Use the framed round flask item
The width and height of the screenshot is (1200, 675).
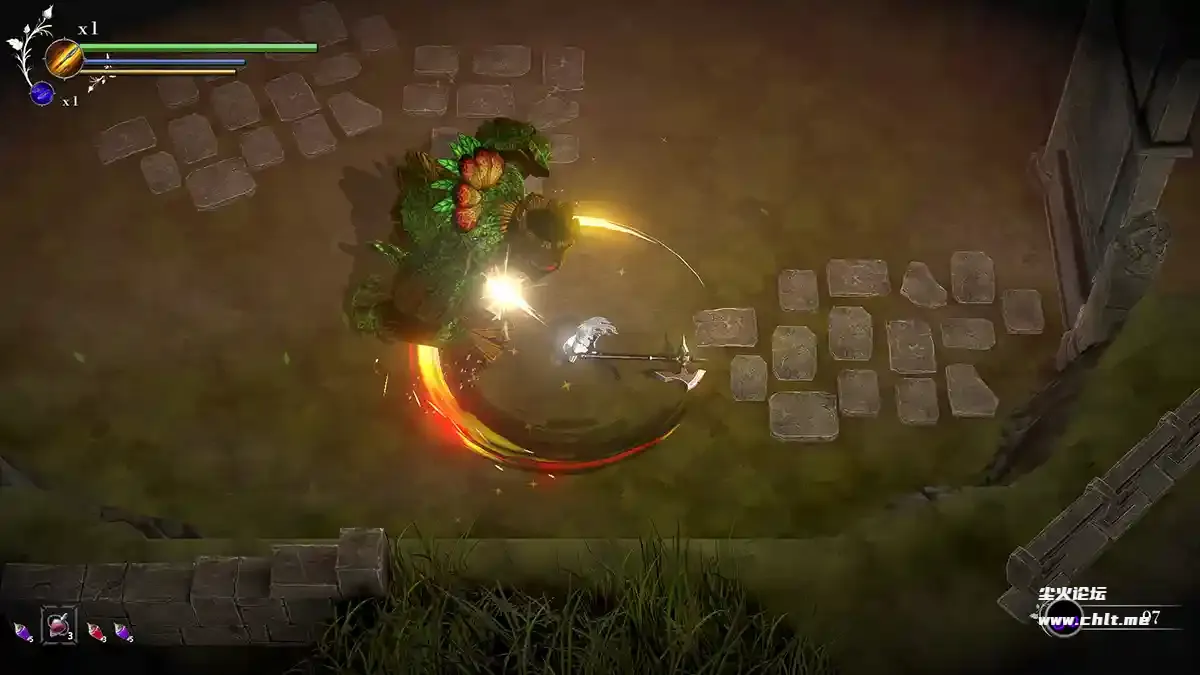click(x=58, y=625)
